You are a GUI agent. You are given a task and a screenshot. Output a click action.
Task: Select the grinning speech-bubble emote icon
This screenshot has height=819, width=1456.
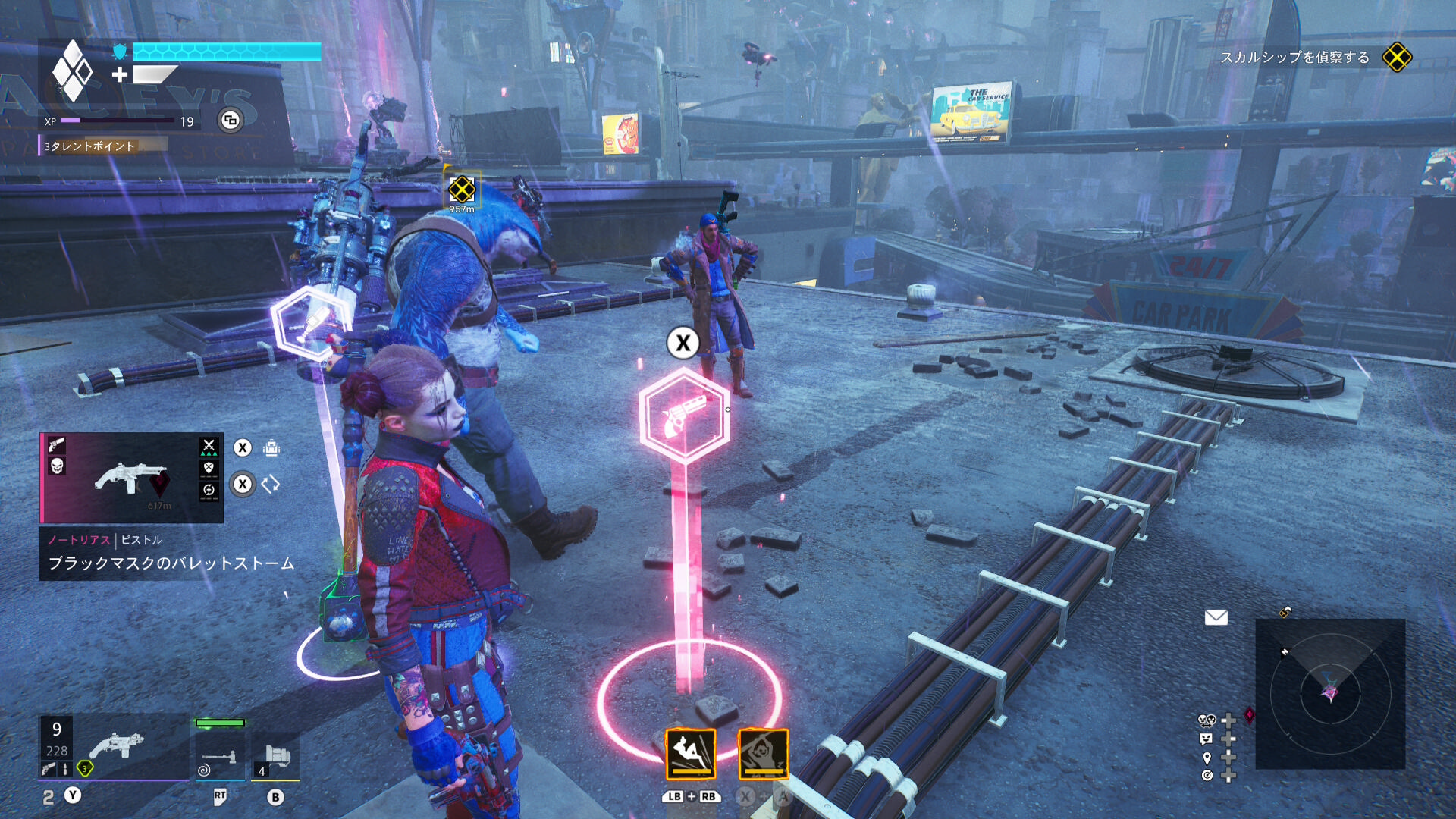point(1207,739)
